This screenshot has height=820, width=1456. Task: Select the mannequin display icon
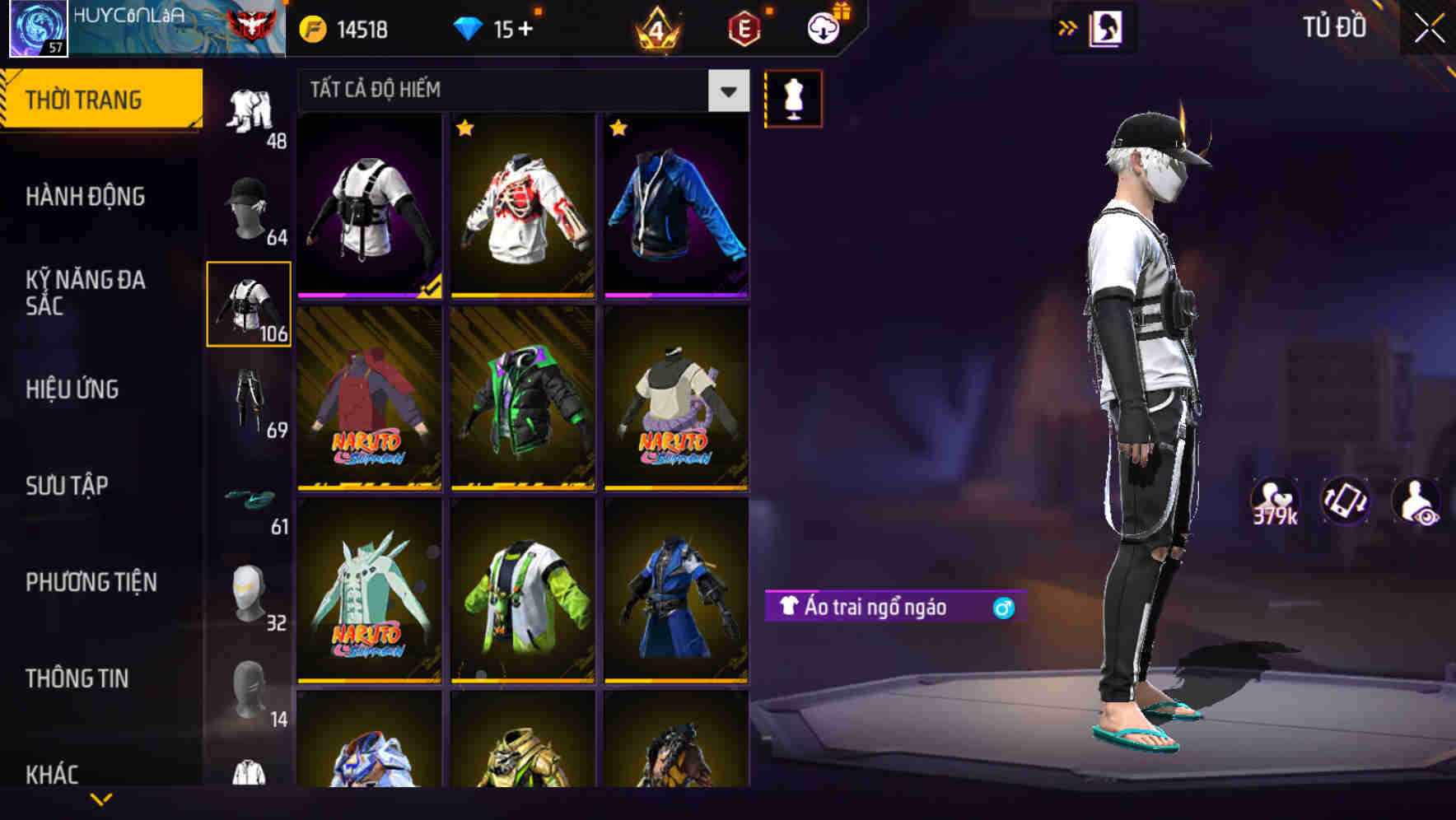click(793, 98)
